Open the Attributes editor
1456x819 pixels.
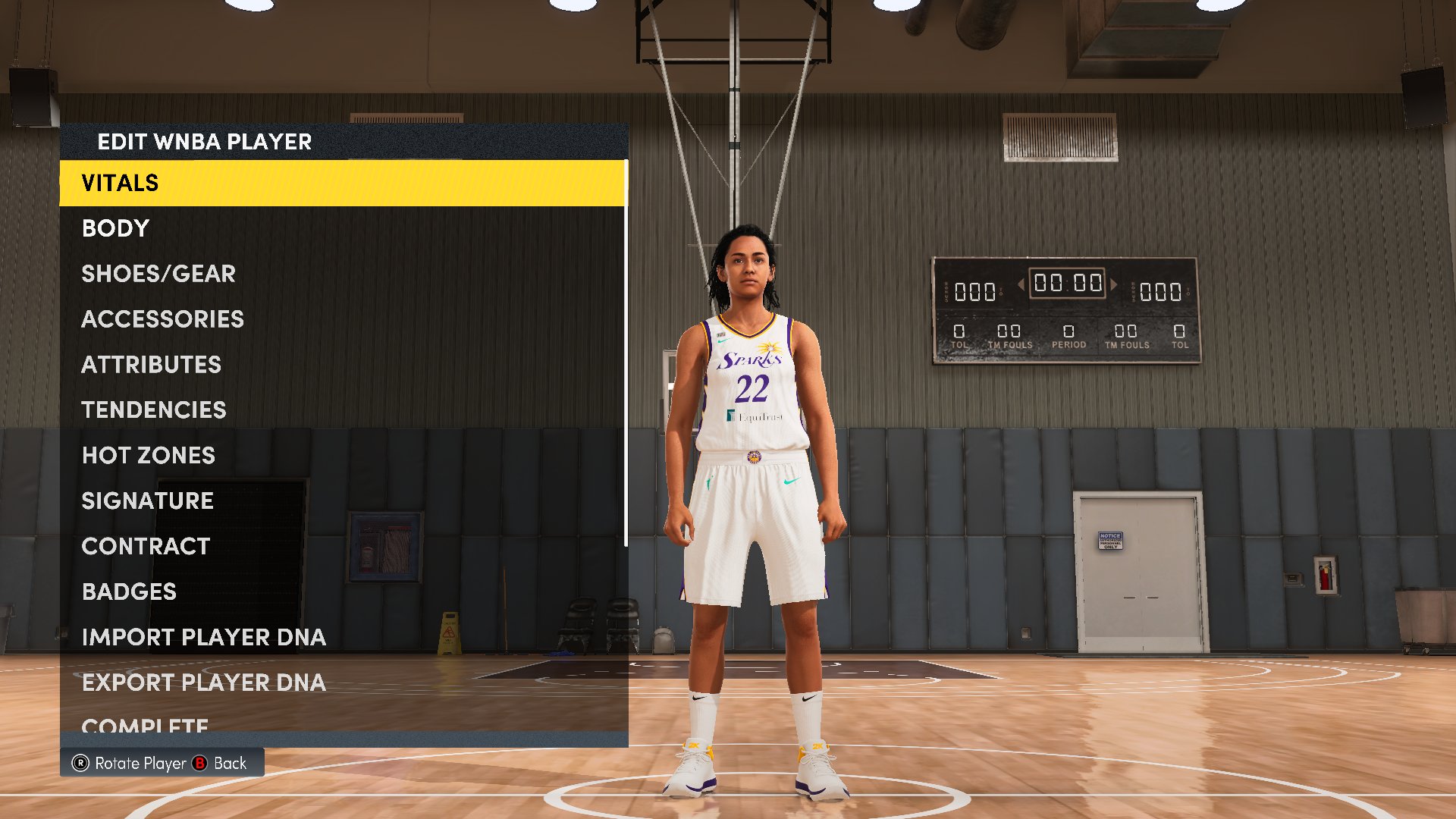click(x=151, y=365)
